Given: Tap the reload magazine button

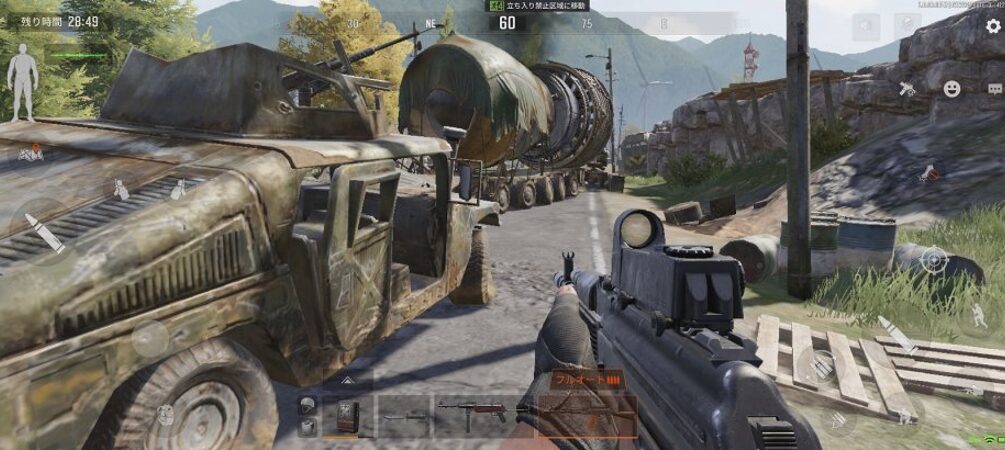Looking at the screenshot, I should [822, 365].
